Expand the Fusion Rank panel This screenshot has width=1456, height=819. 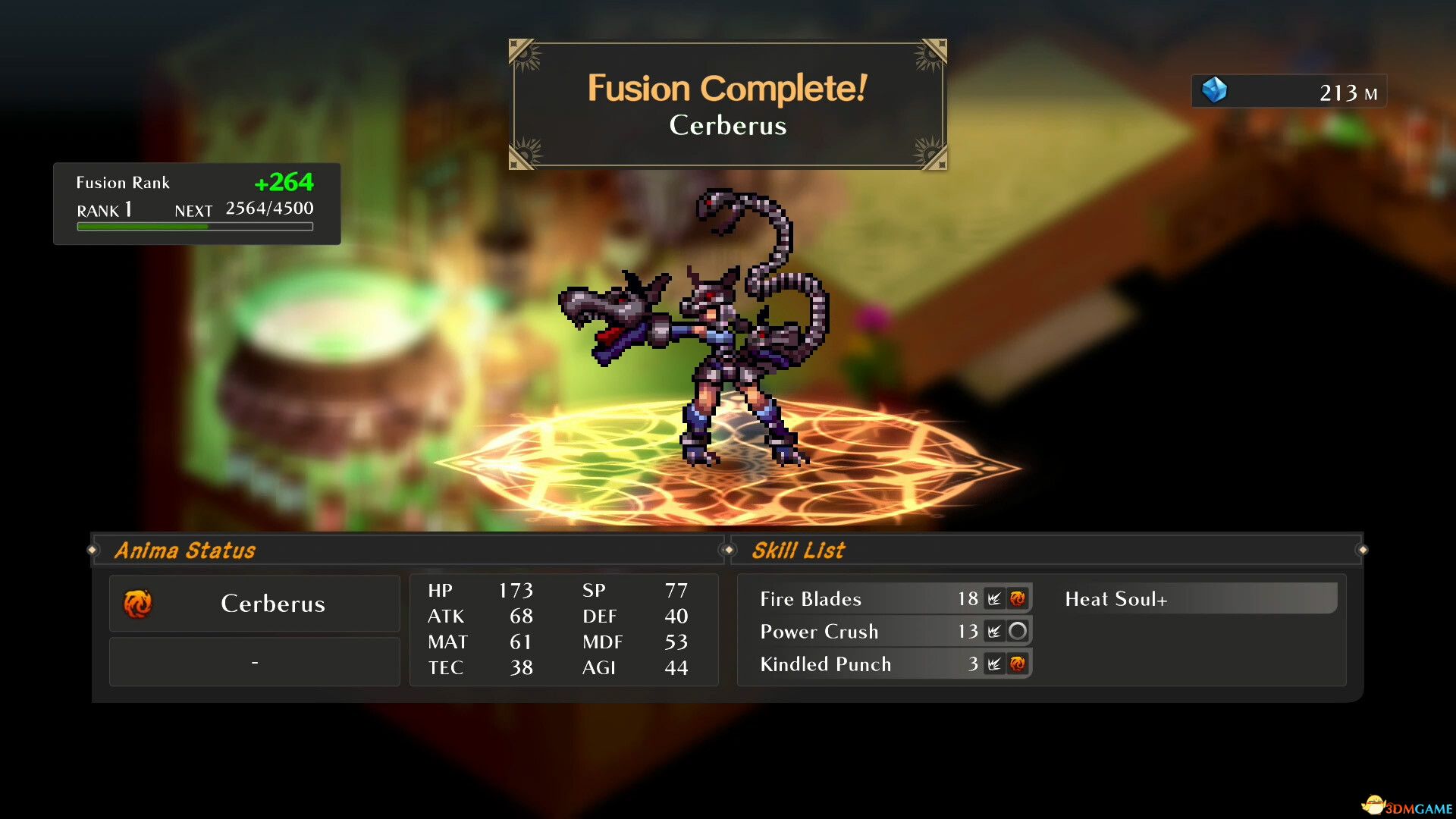coord(194,203)
